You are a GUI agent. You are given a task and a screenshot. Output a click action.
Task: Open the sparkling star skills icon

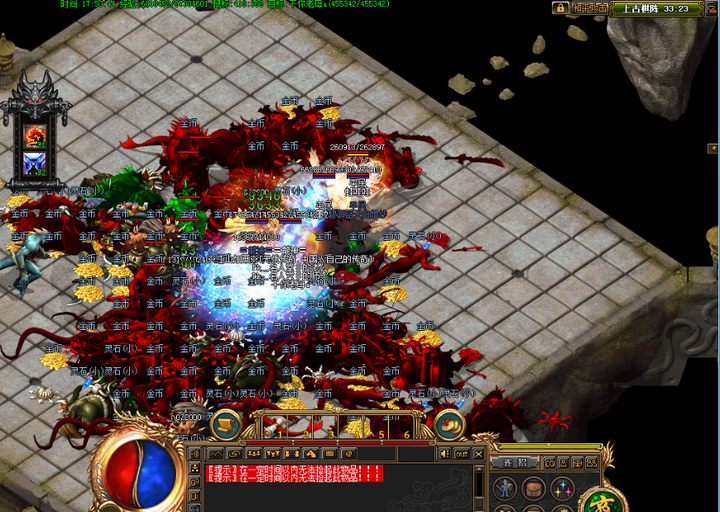(x=562, y=489)
